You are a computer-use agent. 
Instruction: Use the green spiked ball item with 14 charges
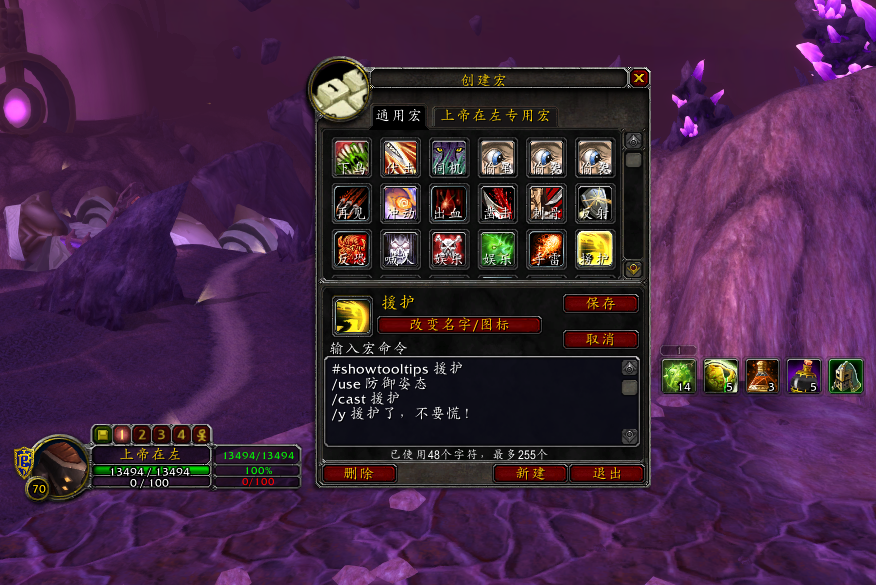pos(679,375)
